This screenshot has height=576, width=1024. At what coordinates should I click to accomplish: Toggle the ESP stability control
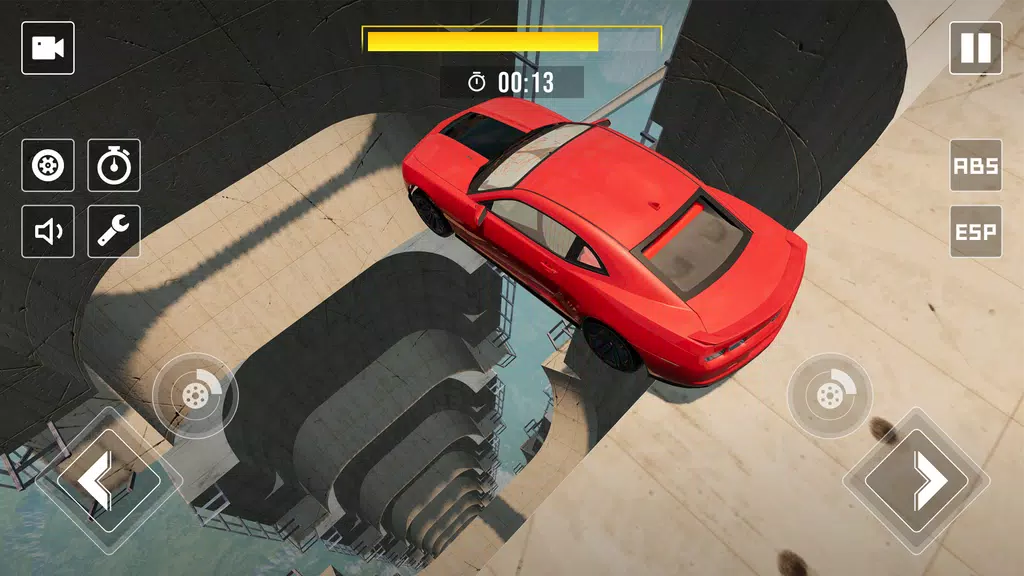click(x=975, y=232)
